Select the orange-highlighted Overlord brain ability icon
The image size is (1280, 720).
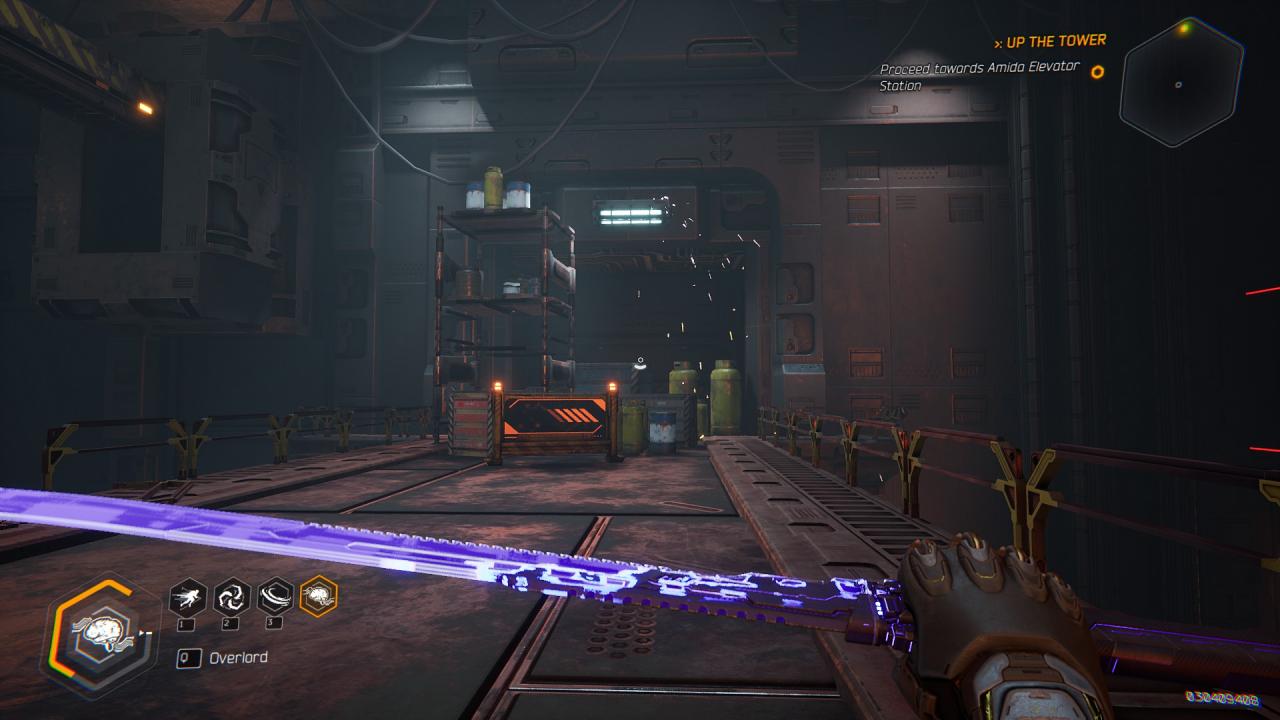[x=319, y=597]
